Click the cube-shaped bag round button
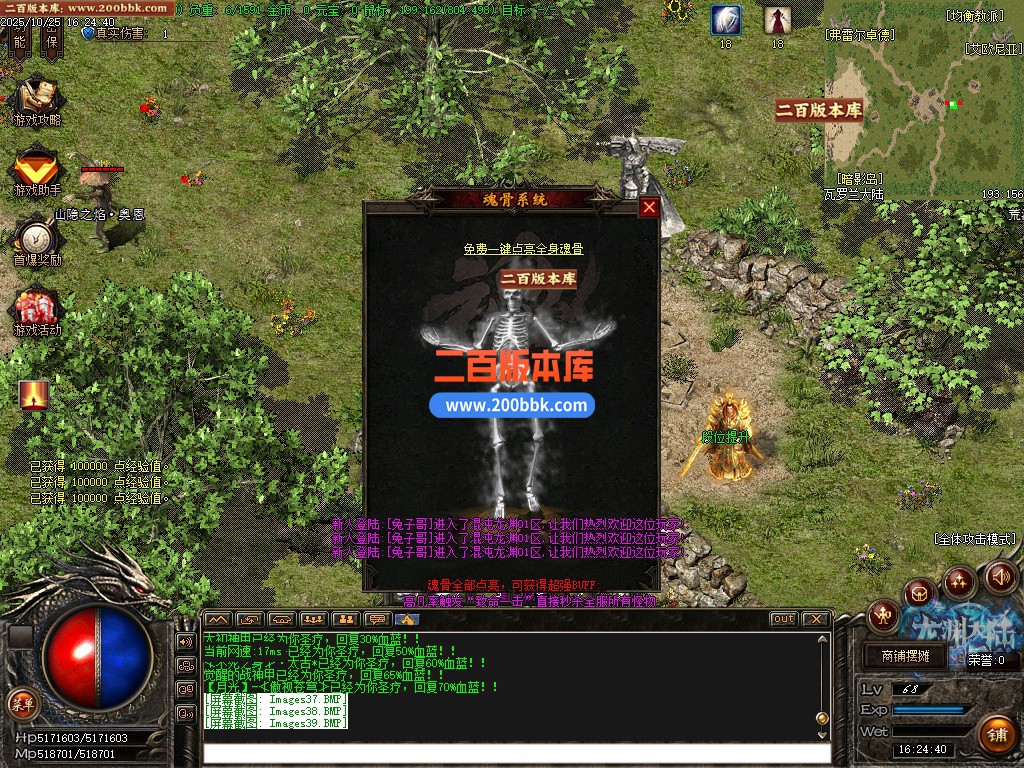 (919, 594)
